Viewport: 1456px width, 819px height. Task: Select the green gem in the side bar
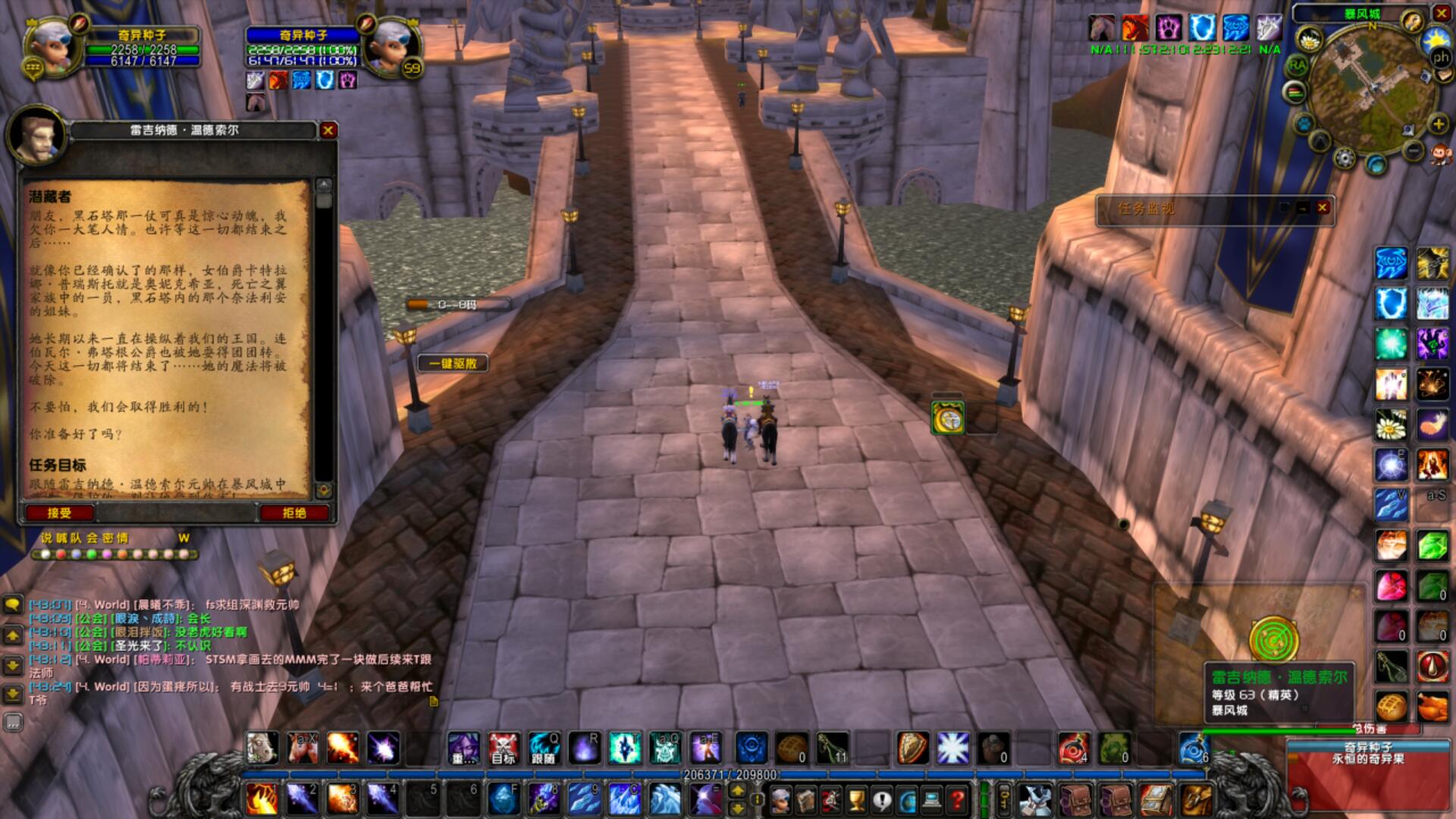point(1432,545)
